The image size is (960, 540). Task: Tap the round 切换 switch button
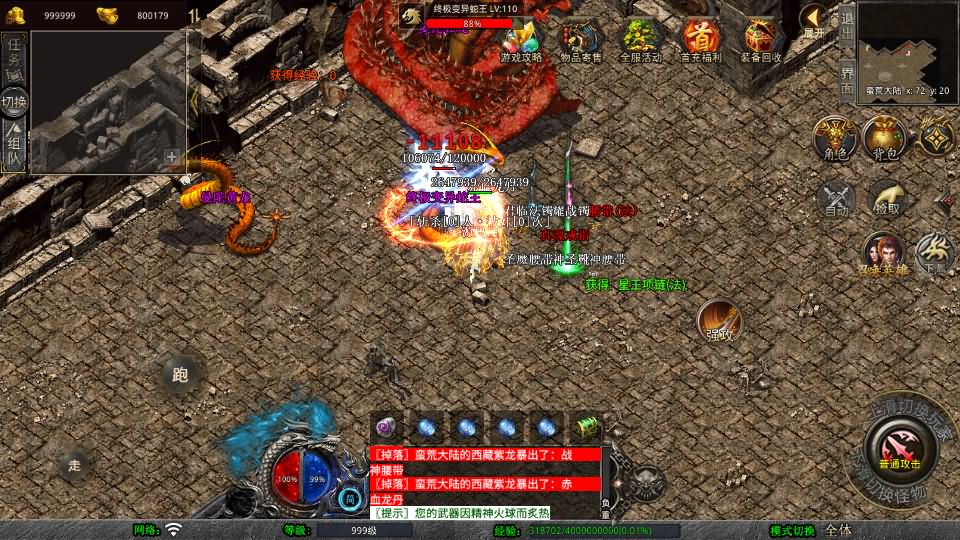[x=14, y=101]
